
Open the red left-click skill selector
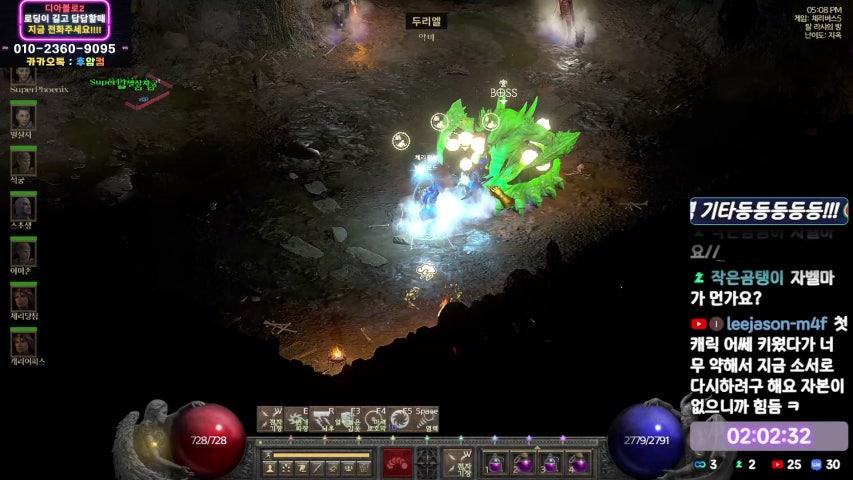pos(398,463)
